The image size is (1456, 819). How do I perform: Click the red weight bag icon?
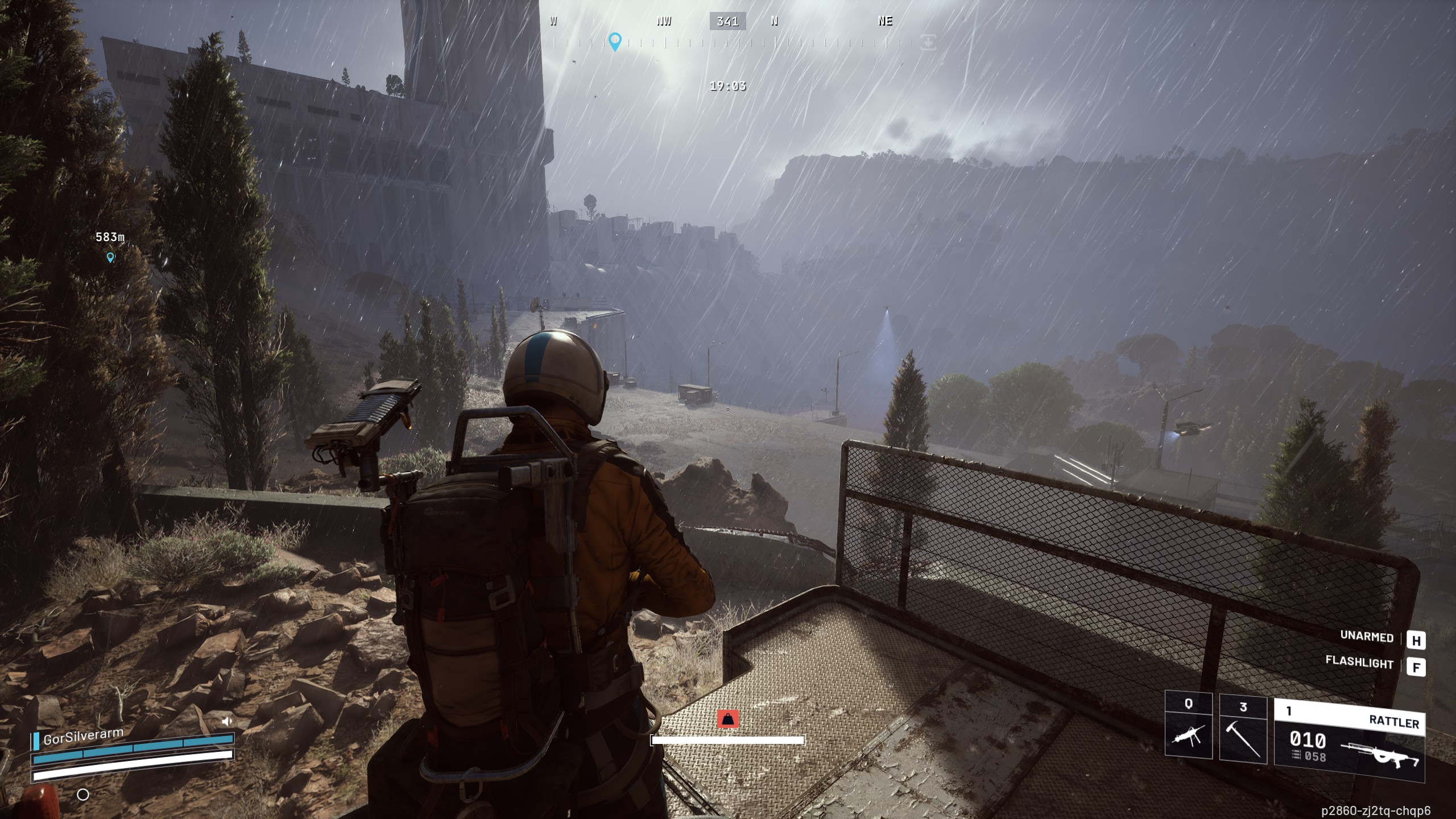pos(727,719)
